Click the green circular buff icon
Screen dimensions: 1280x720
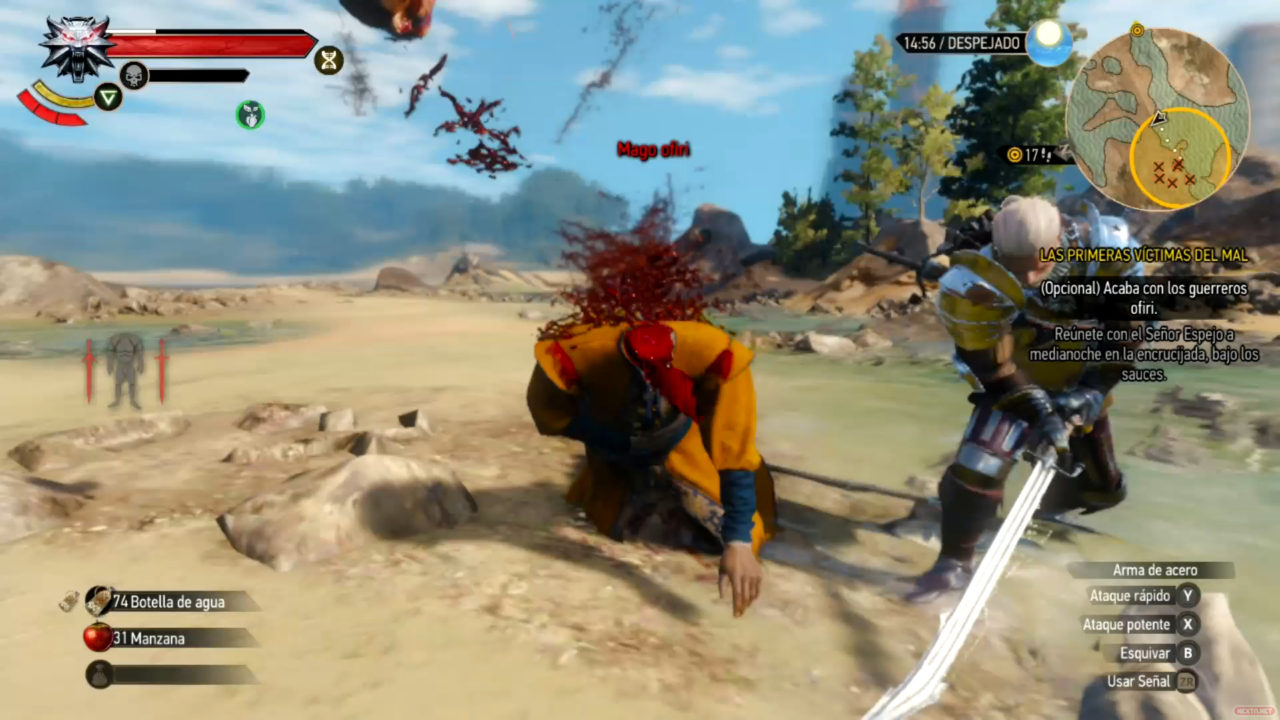click(x=250, y=115)
